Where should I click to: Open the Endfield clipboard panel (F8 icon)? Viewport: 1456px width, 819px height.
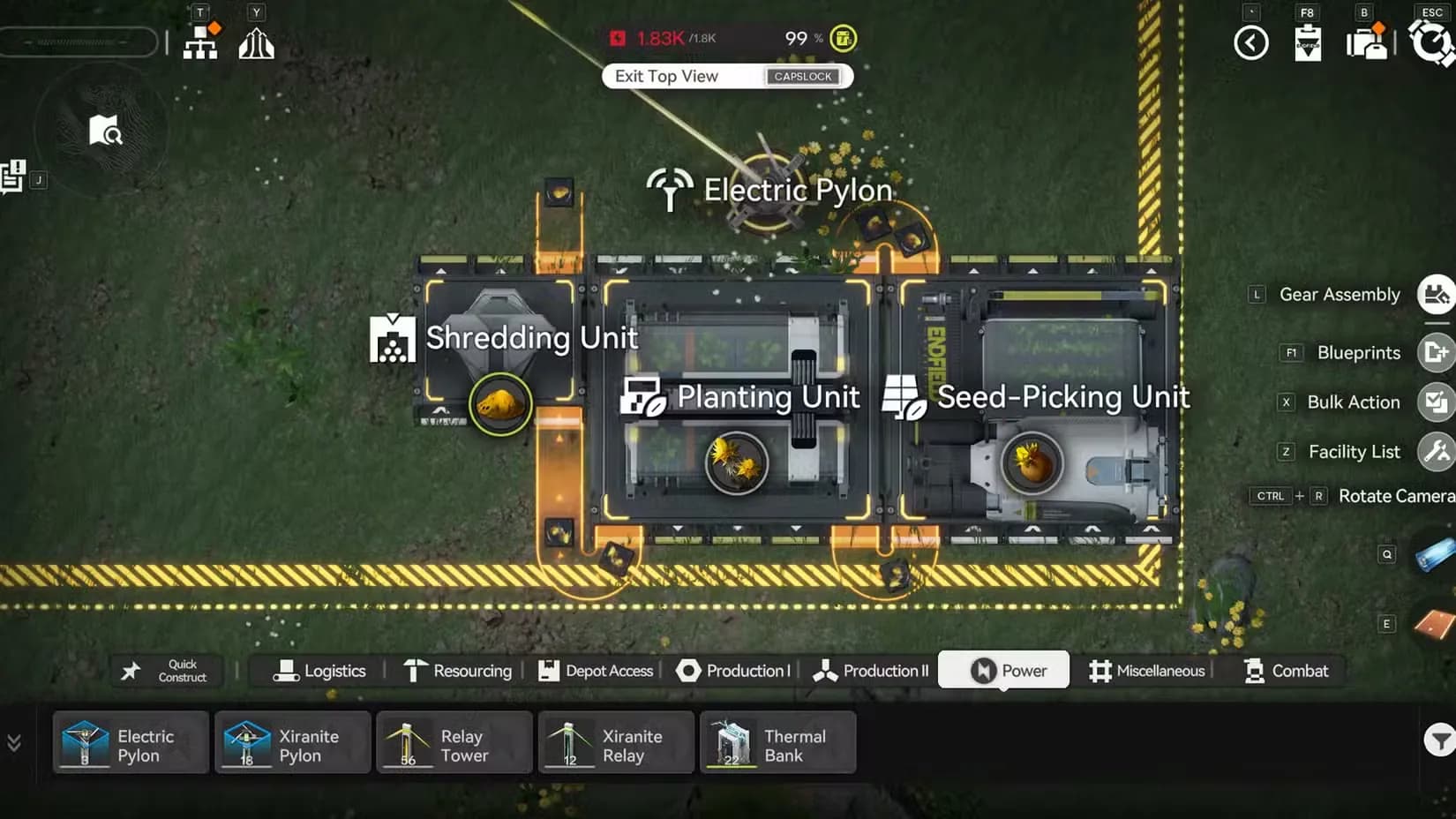(1307, 41)
